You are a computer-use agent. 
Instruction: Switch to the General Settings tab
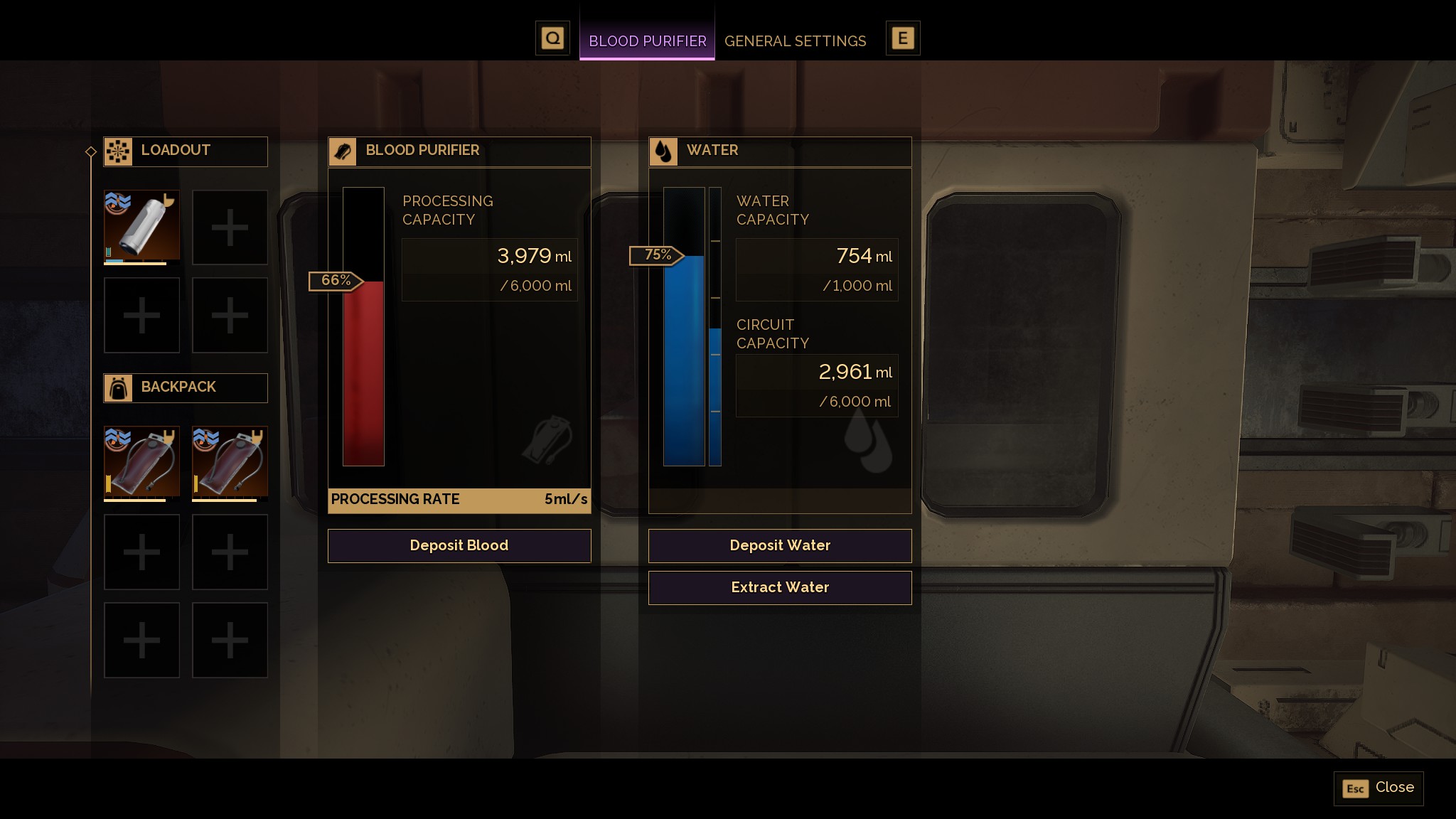[795, 41]
